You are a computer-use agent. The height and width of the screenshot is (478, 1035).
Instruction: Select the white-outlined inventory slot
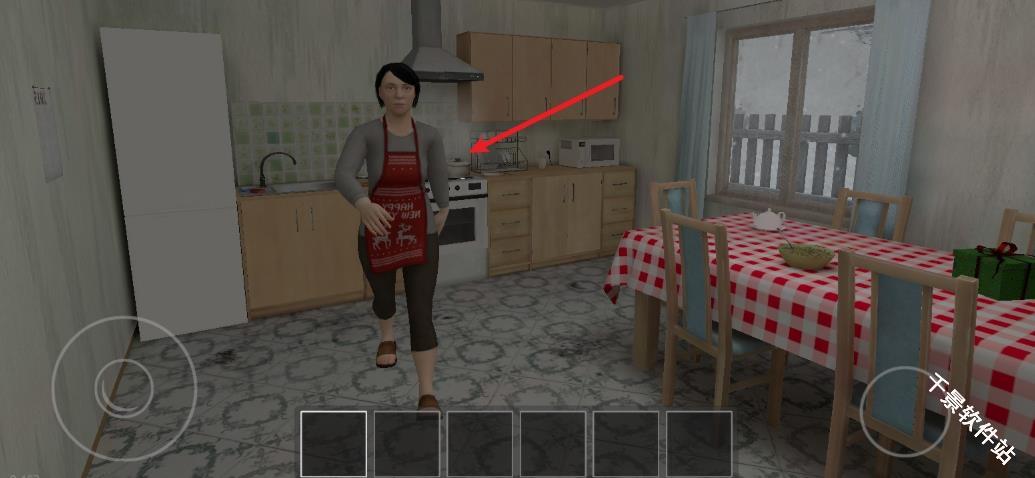click(x=334, y=443)
